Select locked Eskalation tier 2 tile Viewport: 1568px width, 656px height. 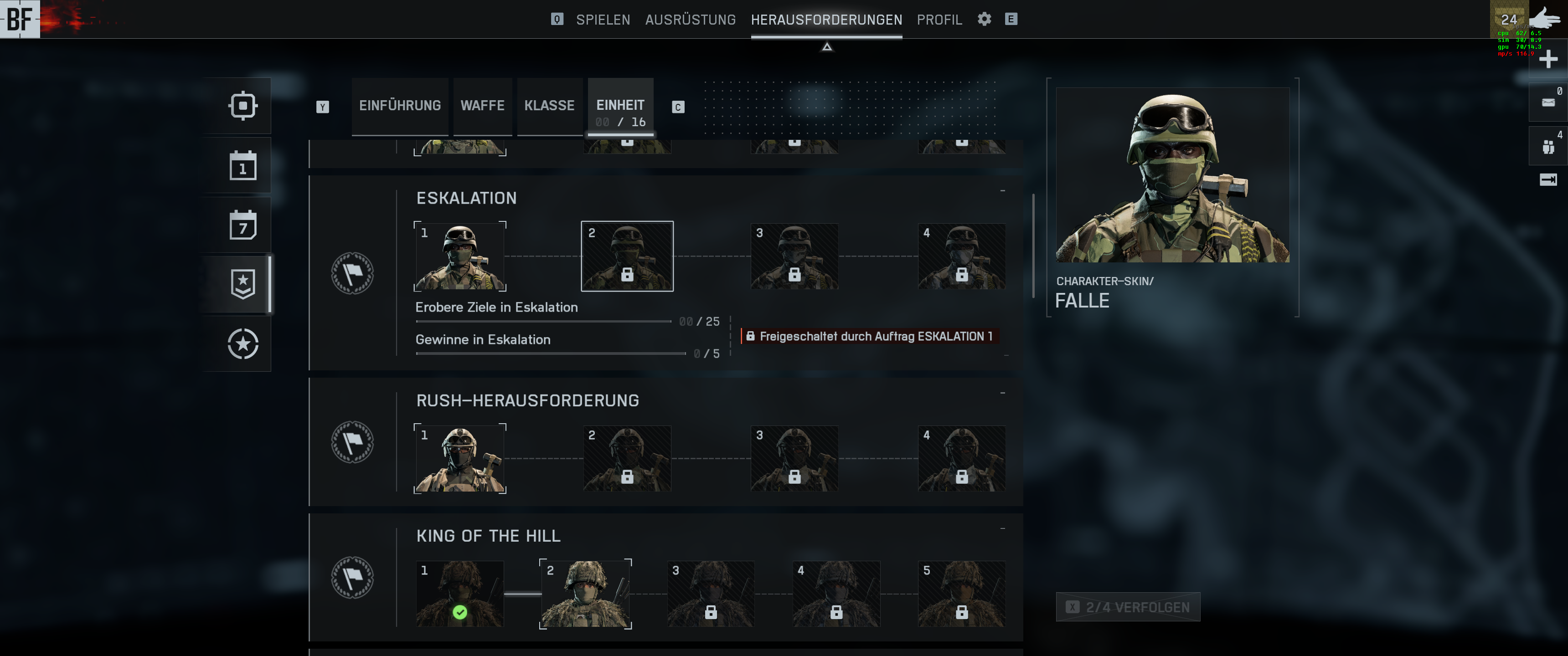[x=626, y=256]
